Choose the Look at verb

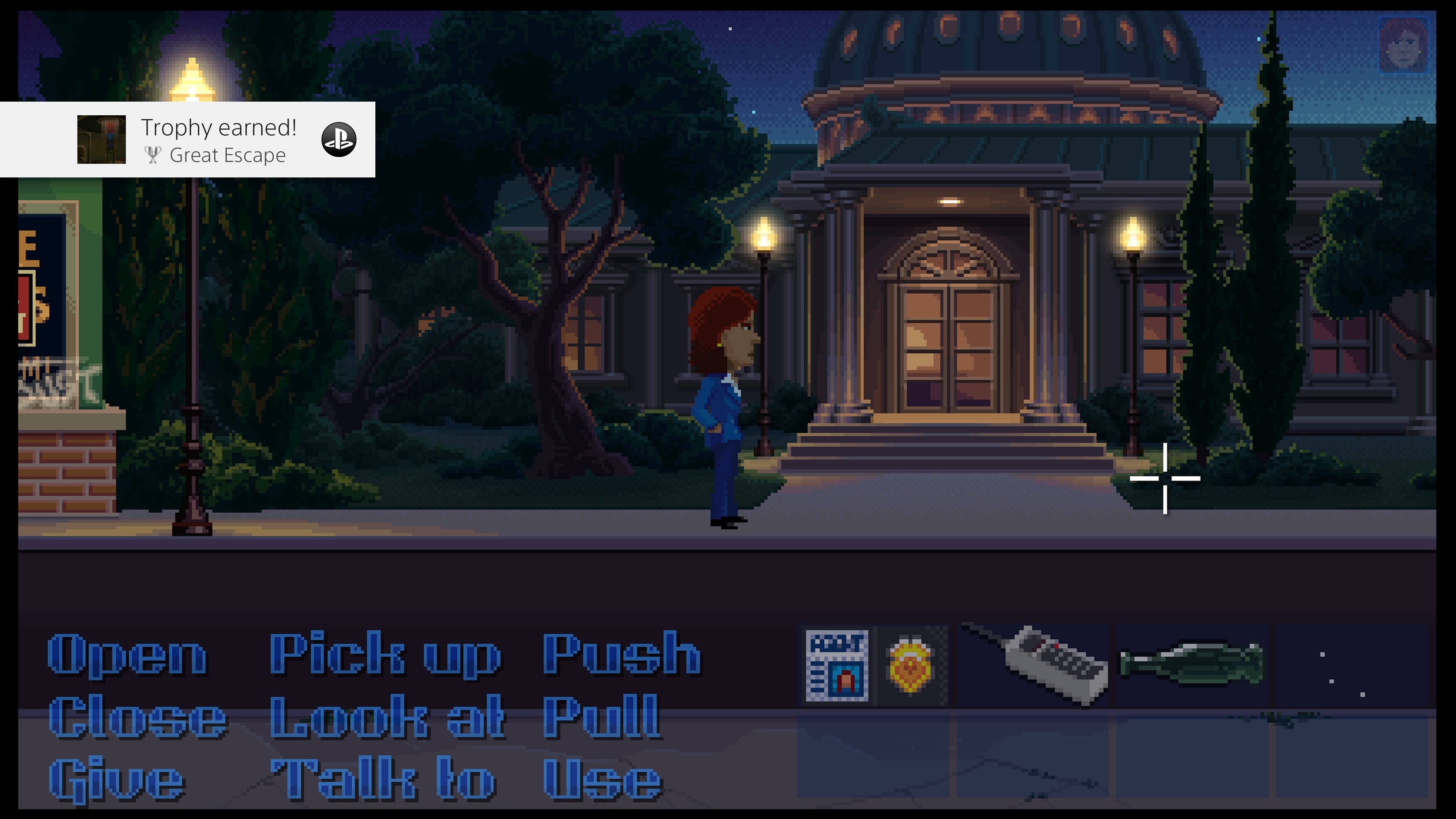[388, 718]
